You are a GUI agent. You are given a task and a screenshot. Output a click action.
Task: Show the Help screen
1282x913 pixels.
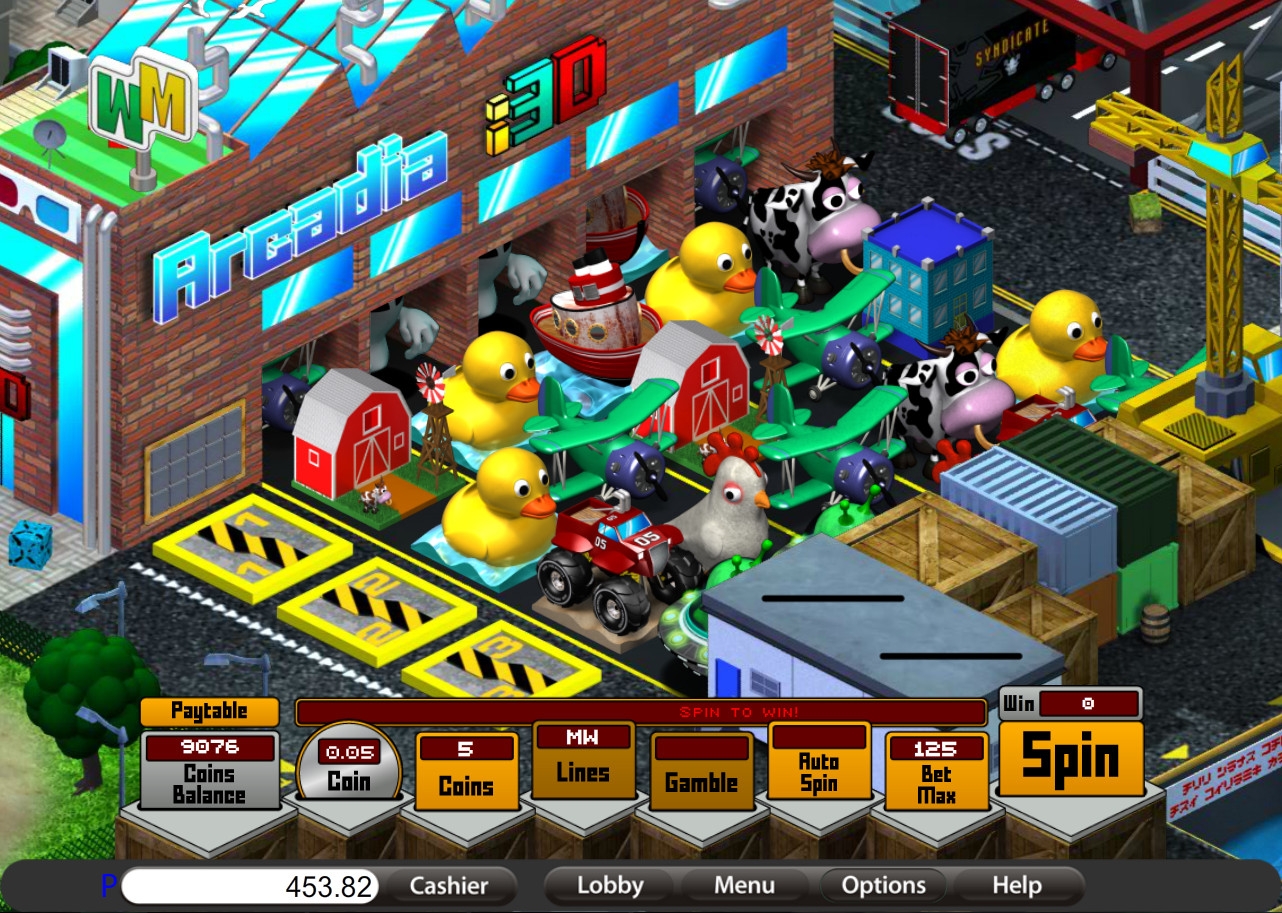1016,886
